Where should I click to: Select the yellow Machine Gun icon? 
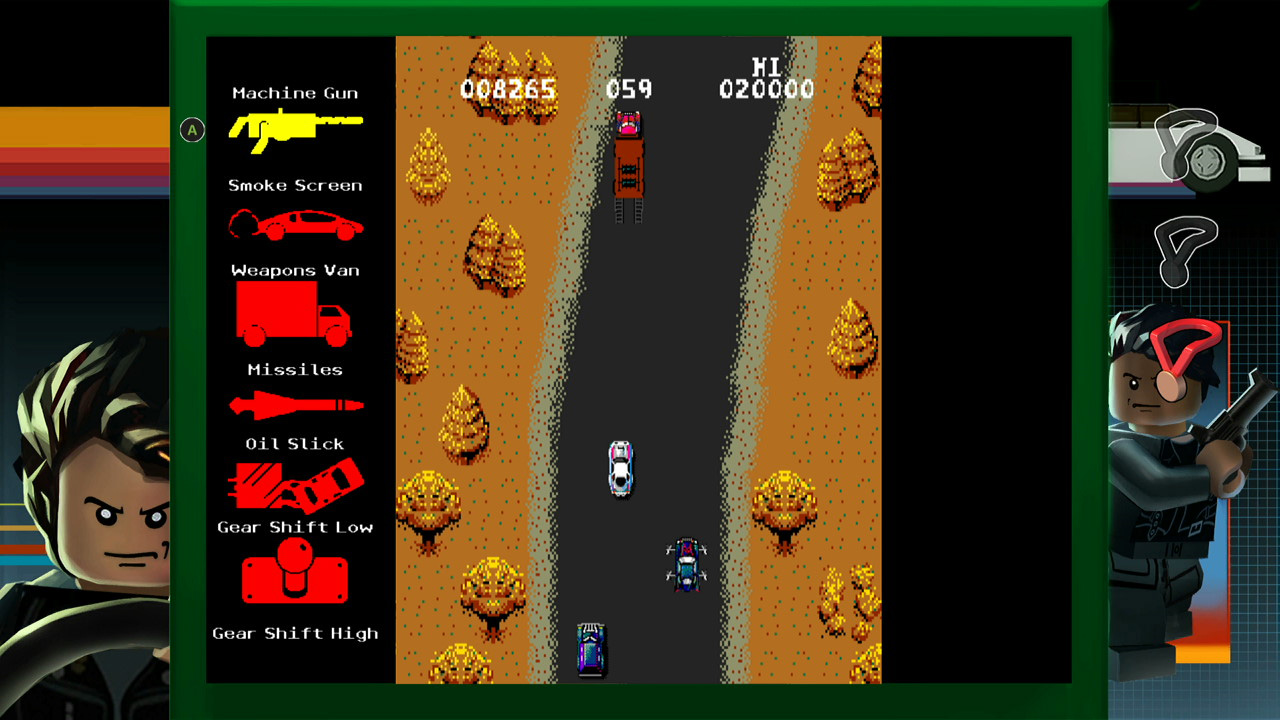click(x=294, y=128)
